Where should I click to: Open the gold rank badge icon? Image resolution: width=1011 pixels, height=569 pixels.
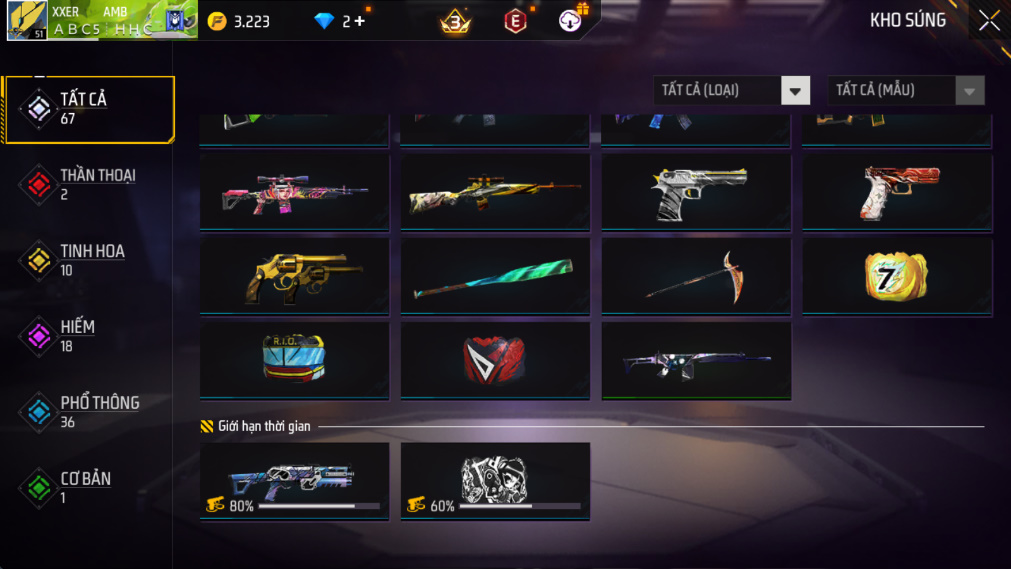click(456, 21)
